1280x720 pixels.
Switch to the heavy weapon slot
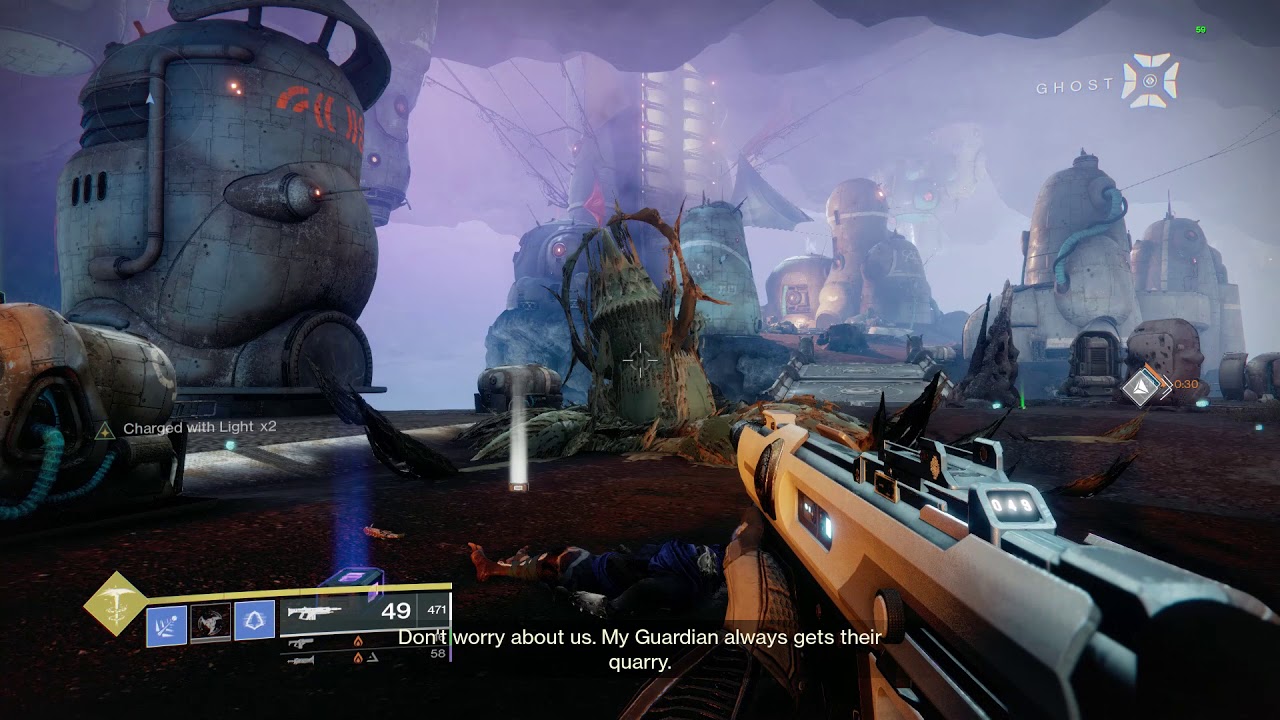tap(300, 659)
